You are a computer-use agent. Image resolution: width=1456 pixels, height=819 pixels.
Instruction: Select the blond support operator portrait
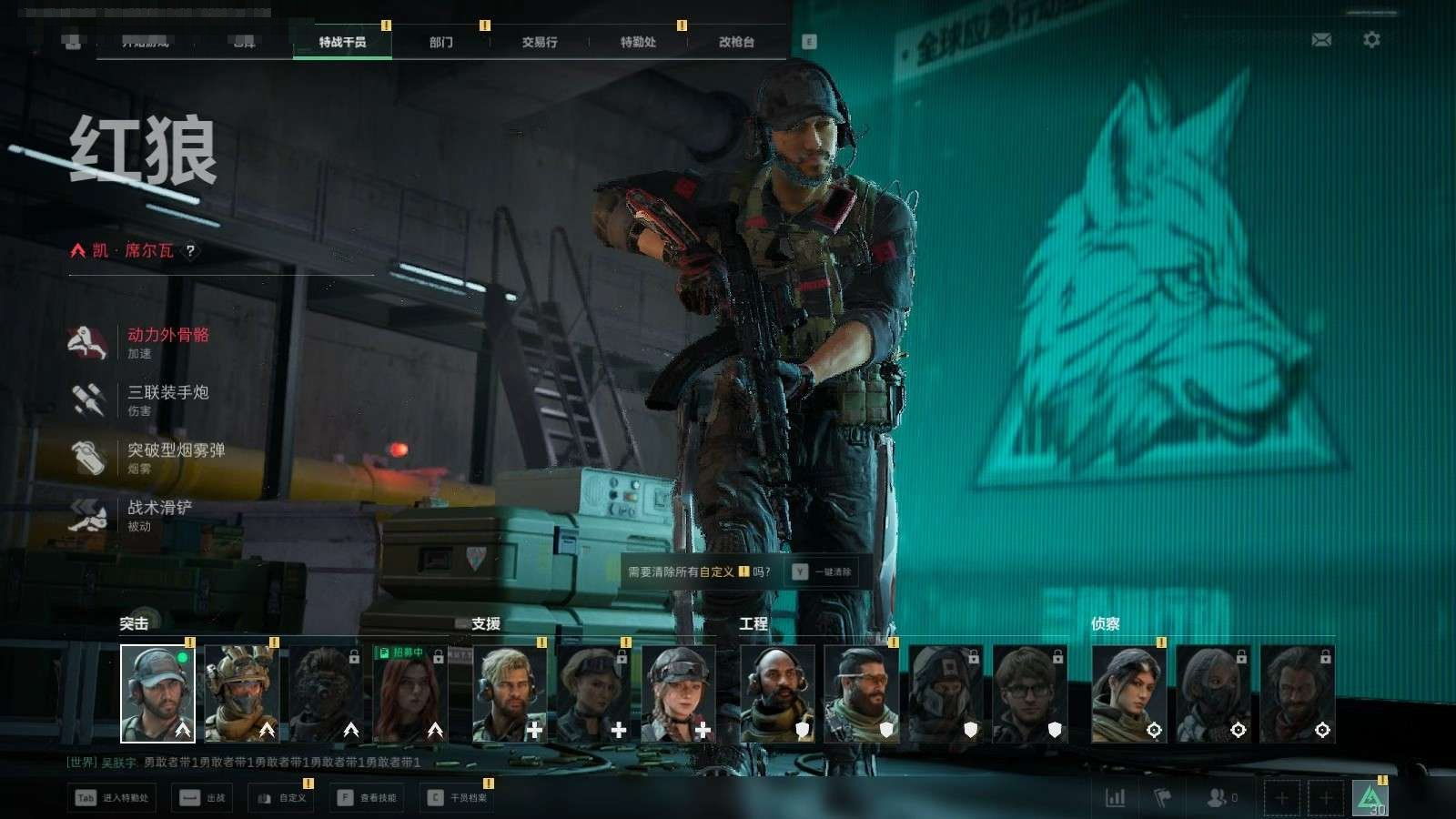click(510, 693)
